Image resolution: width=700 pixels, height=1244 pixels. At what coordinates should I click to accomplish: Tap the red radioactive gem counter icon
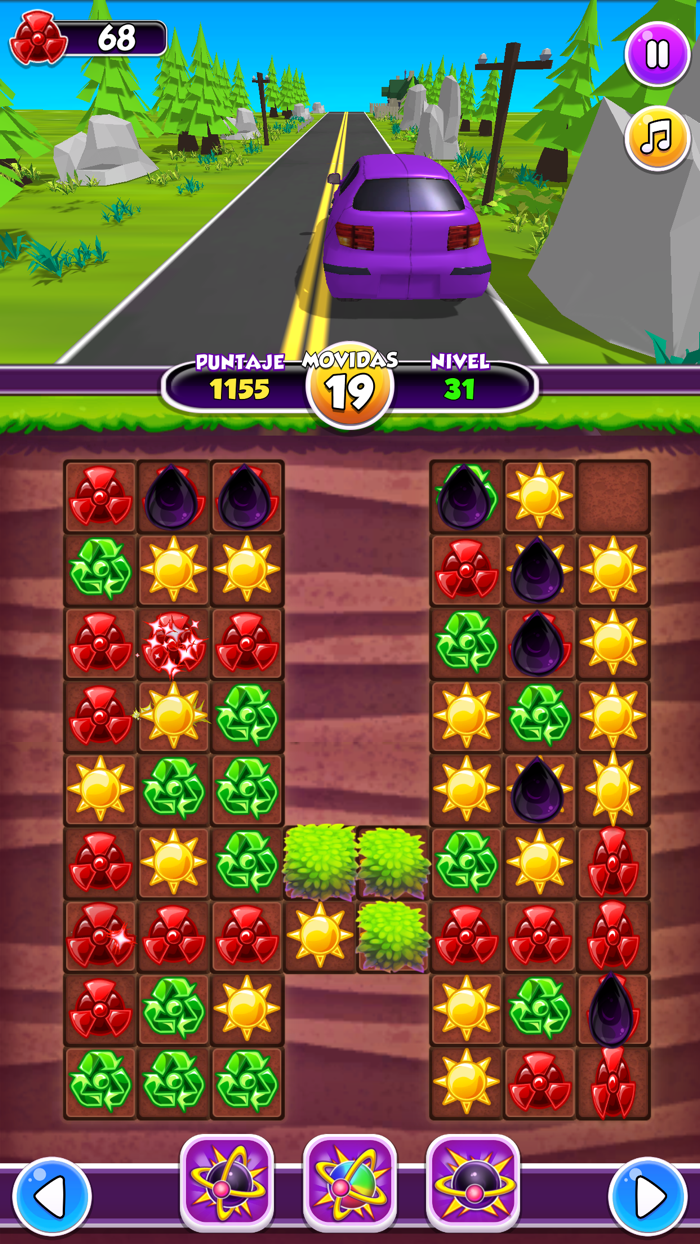click(38, 38)
